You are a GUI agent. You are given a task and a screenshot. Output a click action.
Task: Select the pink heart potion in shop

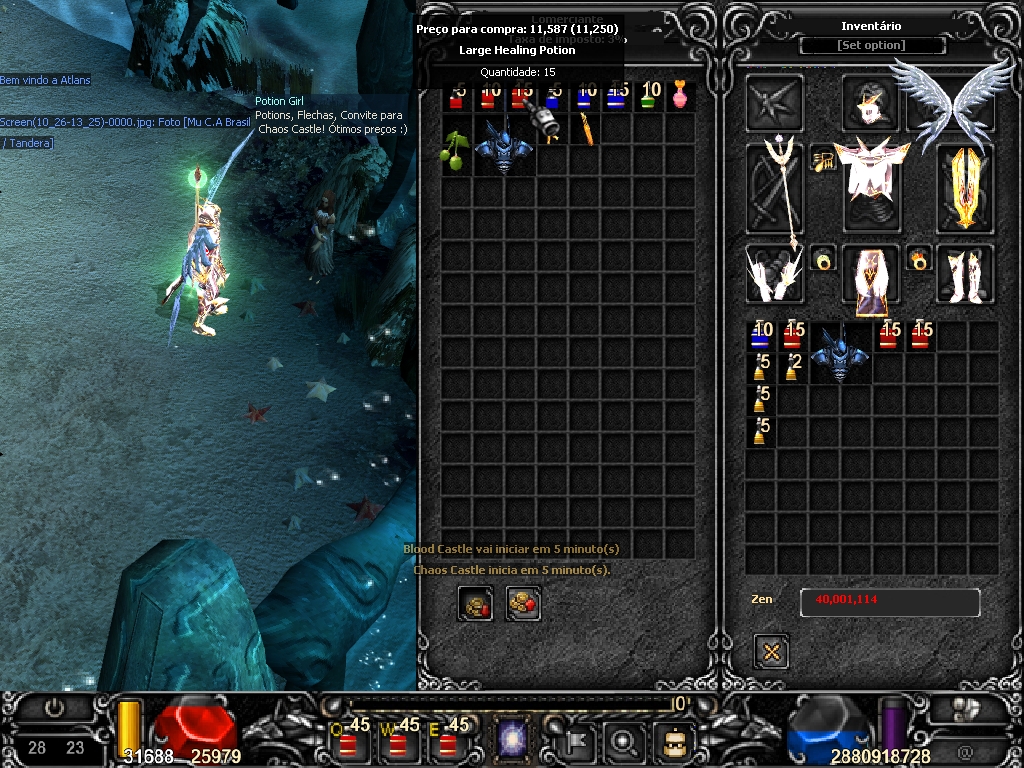(x=681, y=96)
